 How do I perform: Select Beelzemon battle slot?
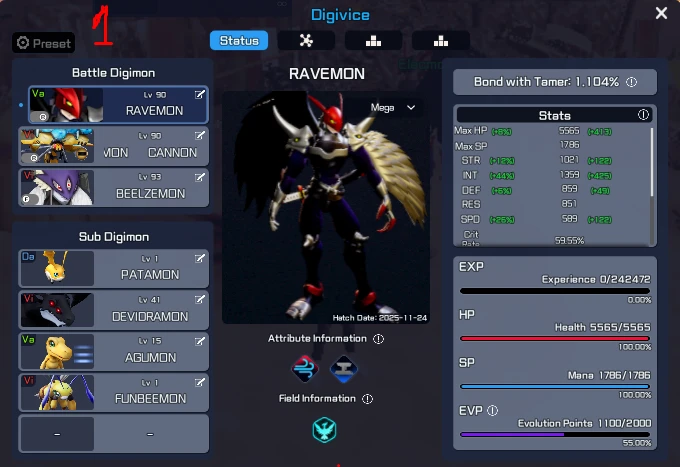[118, 188]
